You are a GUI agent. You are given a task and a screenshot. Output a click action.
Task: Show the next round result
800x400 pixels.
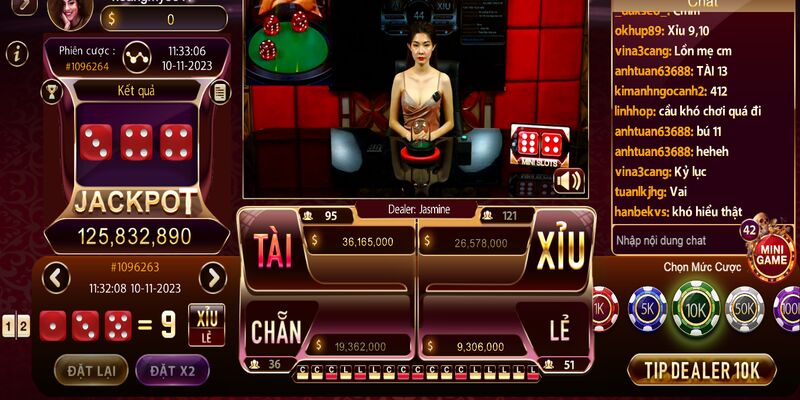tap(213, 277)
